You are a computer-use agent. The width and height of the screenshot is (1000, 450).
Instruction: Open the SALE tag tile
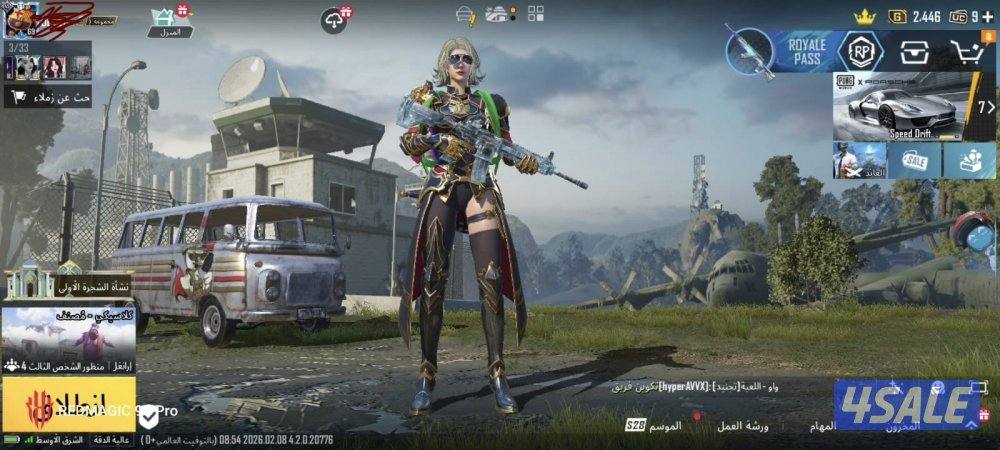(915, 160)
